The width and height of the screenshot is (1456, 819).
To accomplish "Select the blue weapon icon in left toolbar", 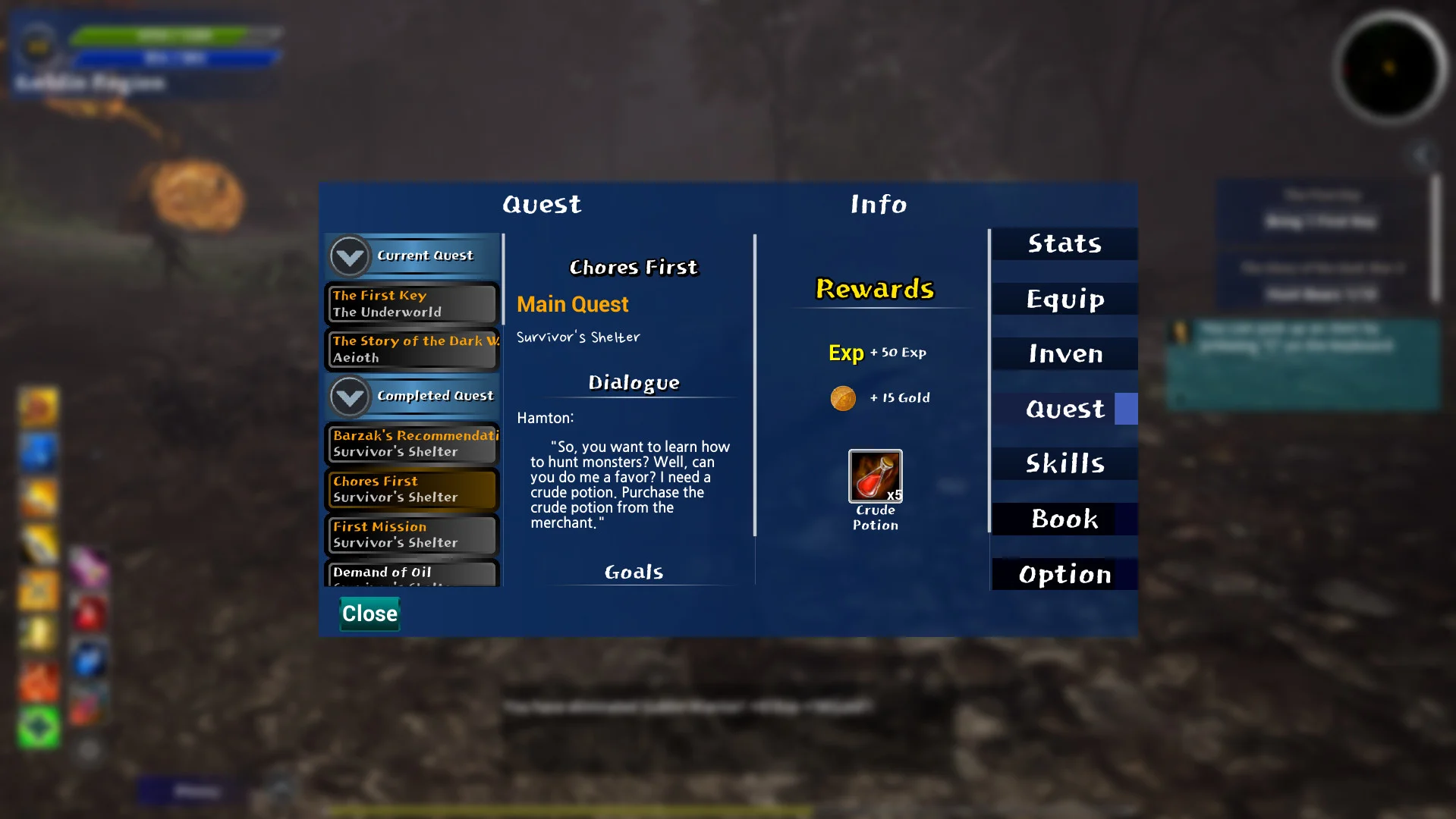I will coord(38,452).
